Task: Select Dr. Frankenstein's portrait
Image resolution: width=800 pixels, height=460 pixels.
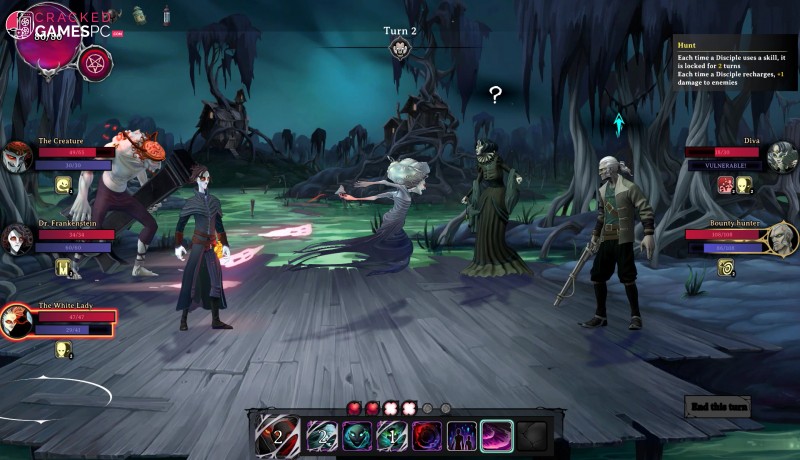Action: click(x=17, y=239)
